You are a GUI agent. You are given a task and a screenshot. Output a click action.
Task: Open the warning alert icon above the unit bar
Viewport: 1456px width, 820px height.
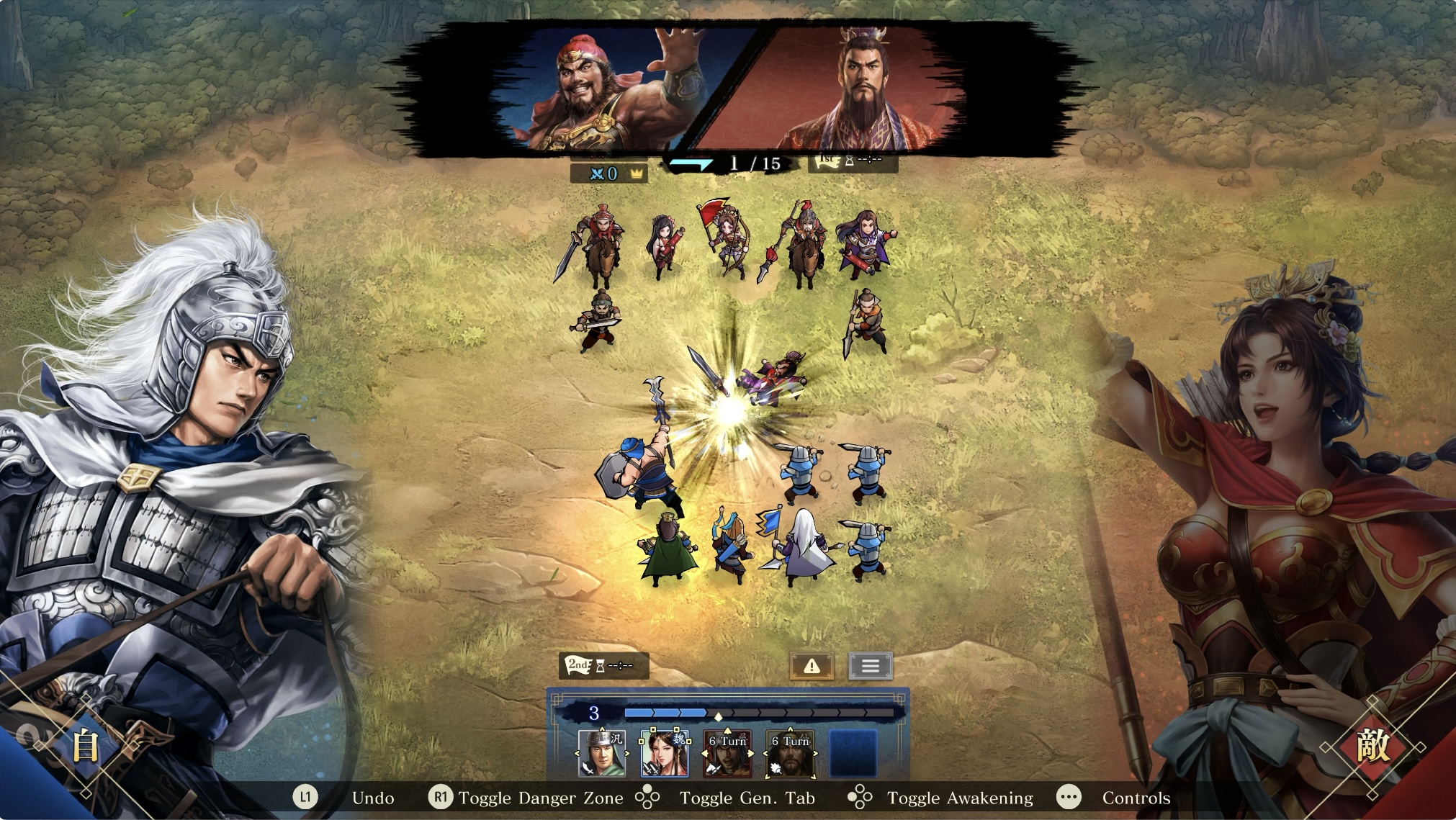pos(812,664)
